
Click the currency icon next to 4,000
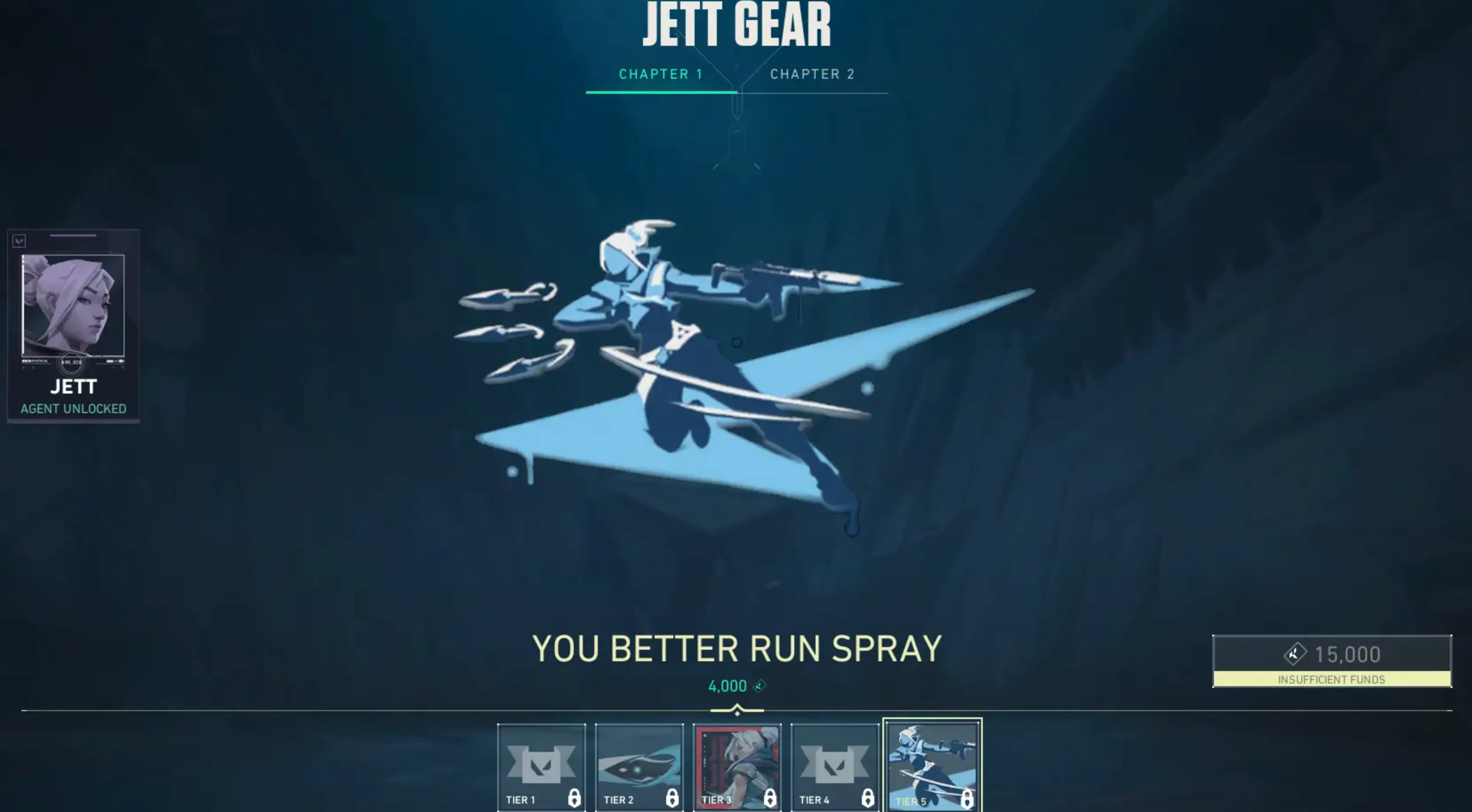pos(758,686)
